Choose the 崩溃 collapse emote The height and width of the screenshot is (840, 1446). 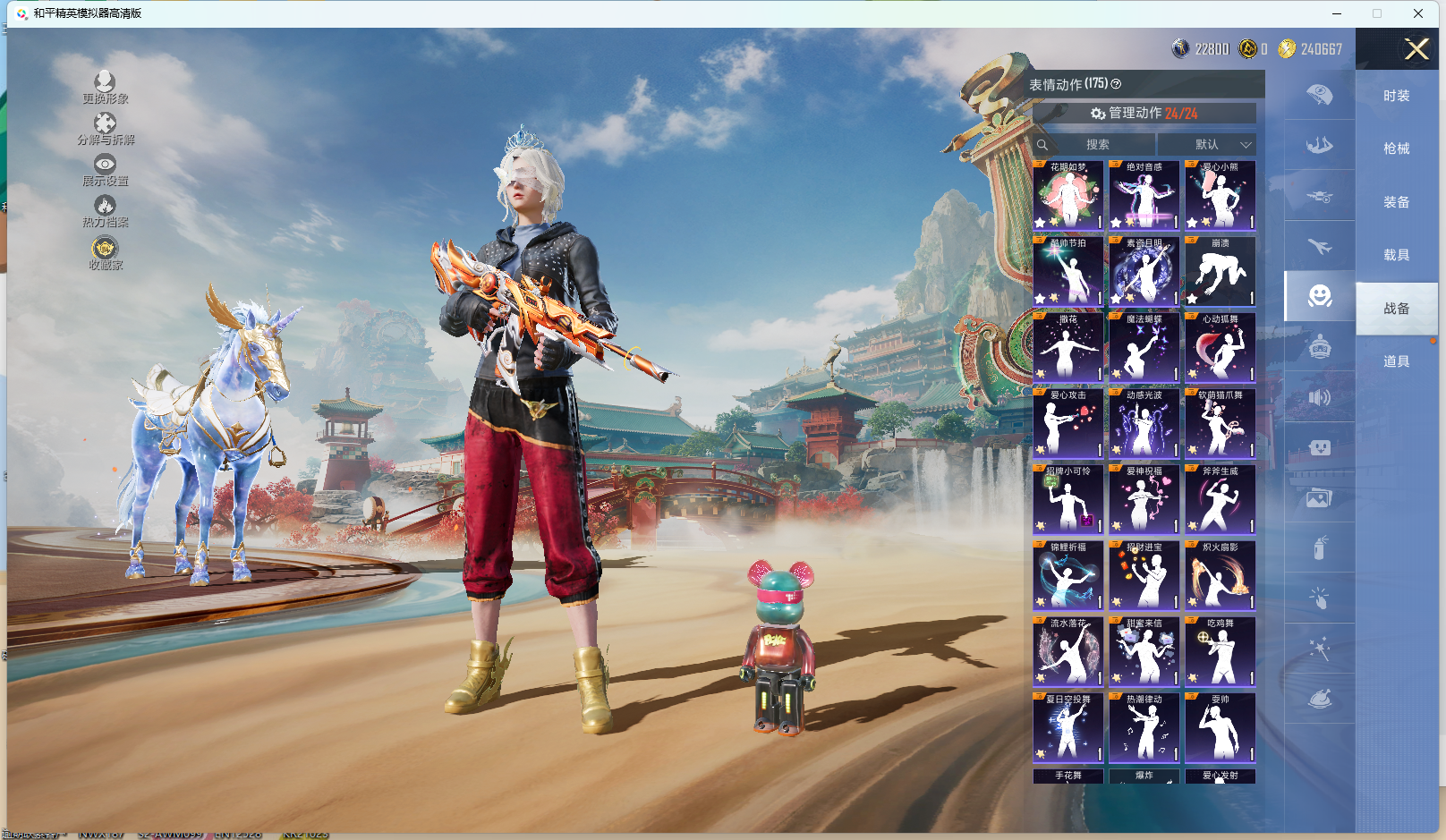pyautogui.click(x=1220, y=272)
